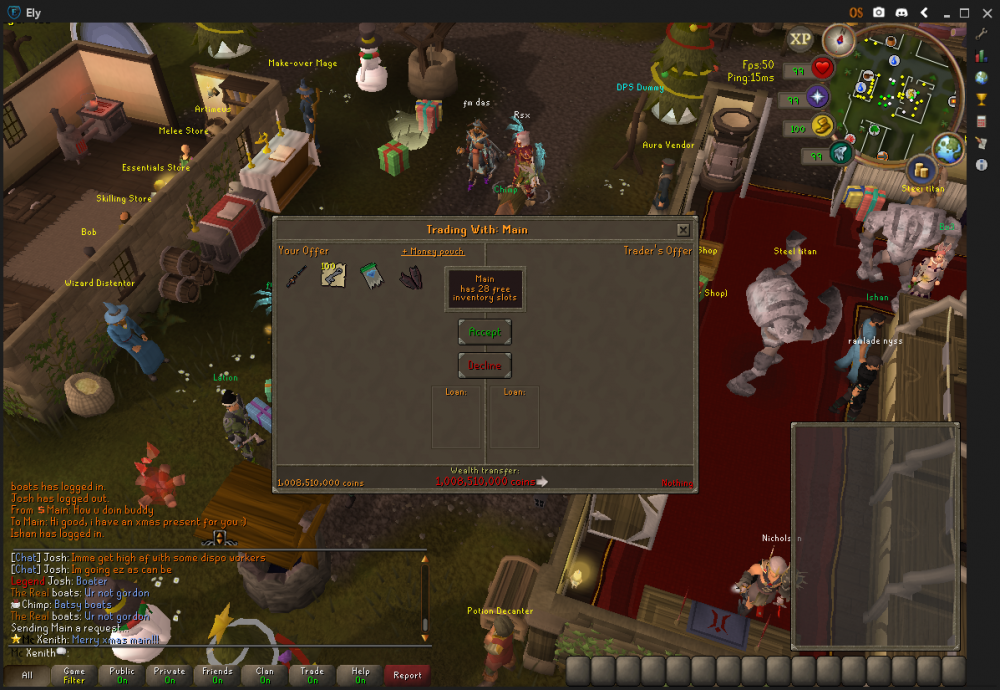This screenshot has height=690, width=1000.
Task: Toggle quick prayers with the prayer orb
Action: coord(819,98)
